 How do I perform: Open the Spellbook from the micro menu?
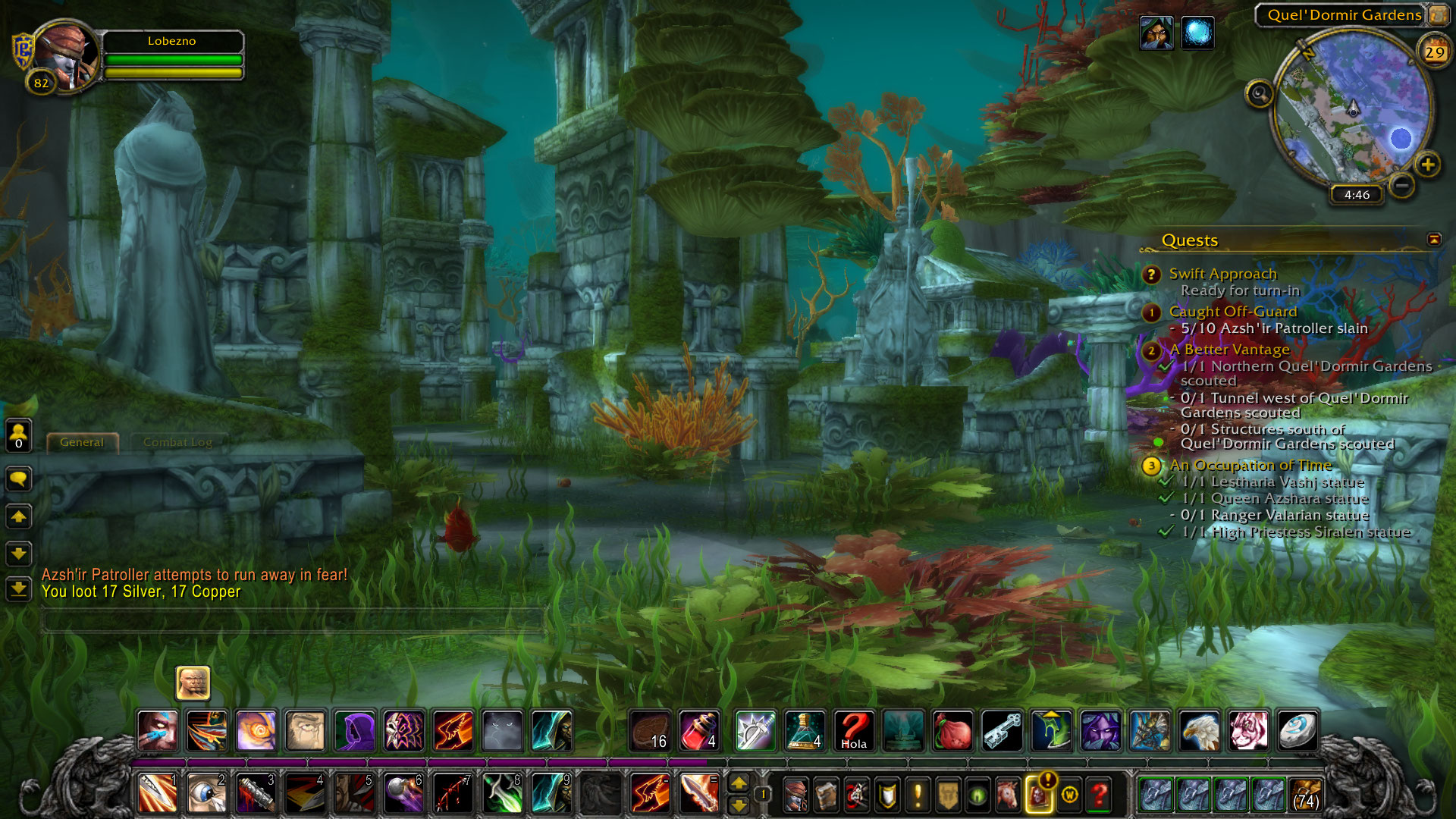pyautogui.click(x=826, y=795)
